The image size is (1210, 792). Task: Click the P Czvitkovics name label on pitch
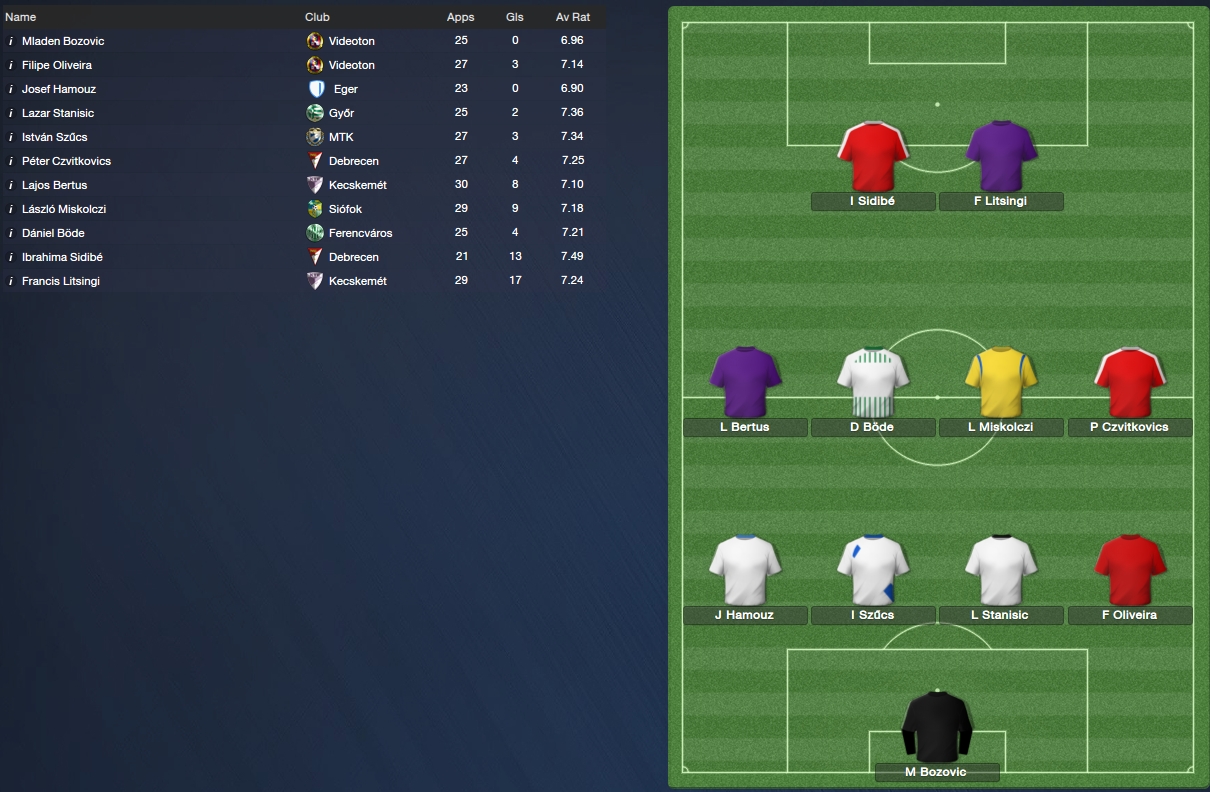click(1129, 427)
